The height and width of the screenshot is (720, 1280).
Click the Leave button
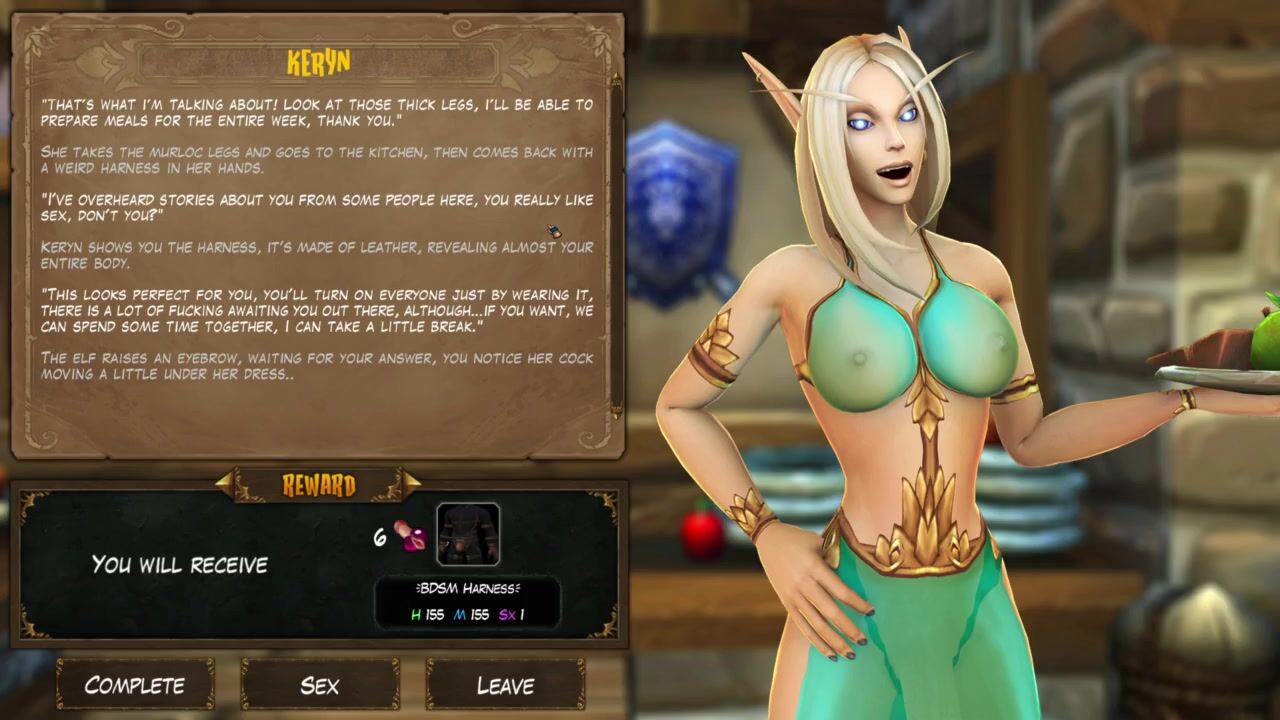pos(505,685)
